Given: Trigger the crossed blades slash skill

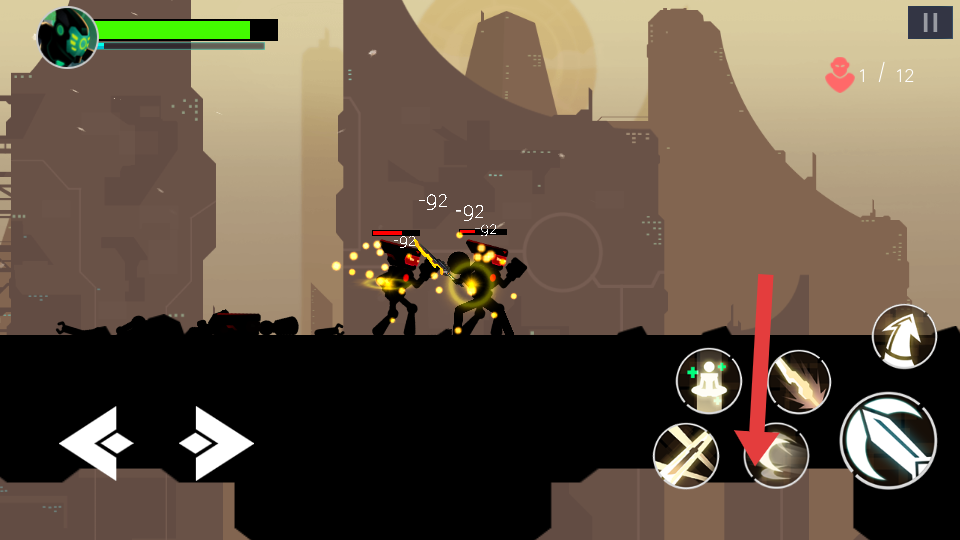Looking at the screenshot, I should click(686, 456).
